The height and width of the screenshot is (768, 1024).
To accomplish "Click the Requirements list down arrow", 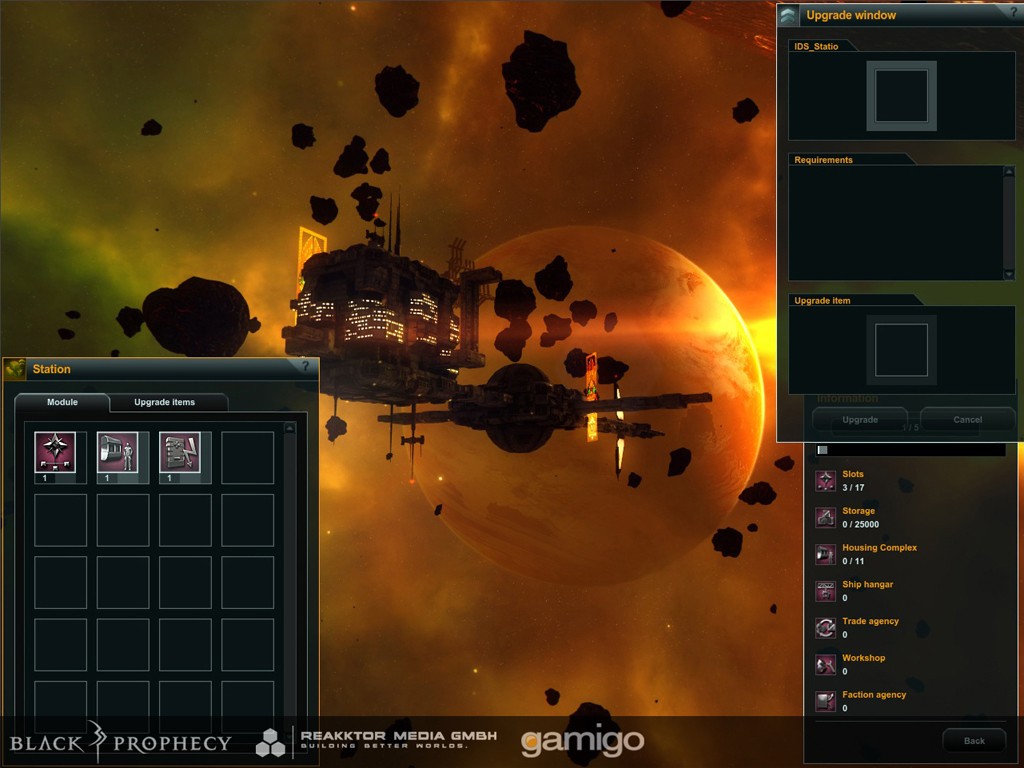I will [1009, 273].
